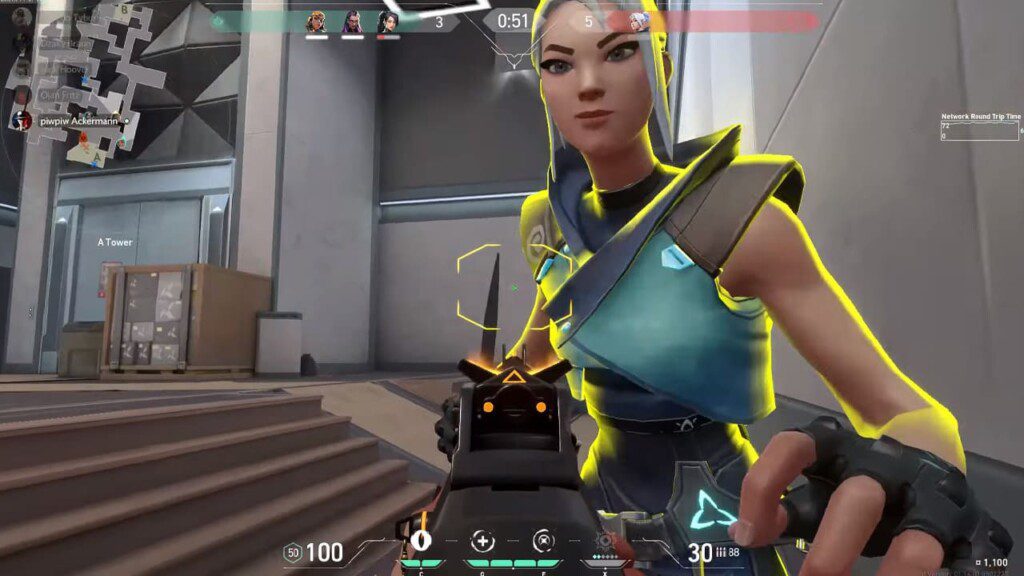Activate the plus-sign Q ability icon
1024x576 pixels.
[483, 542]
